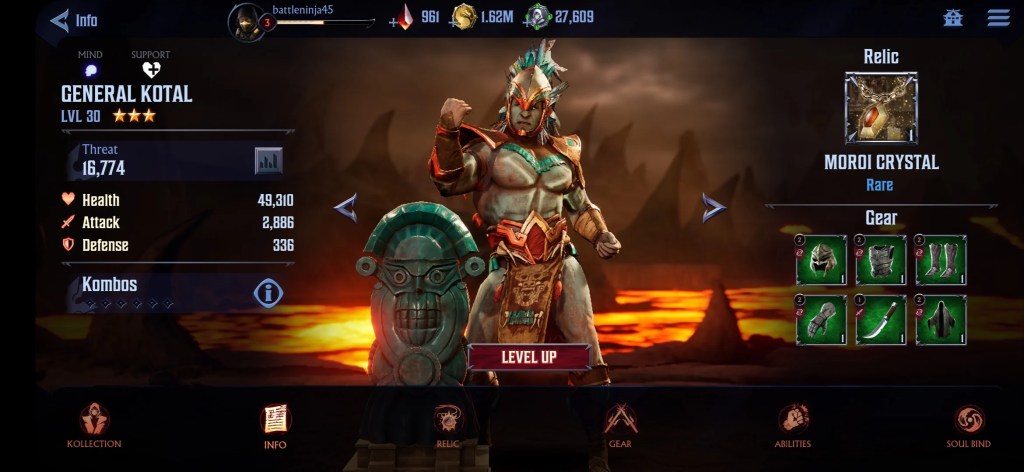Open the Kollection tab
Image resolution: width=1024 pixels, height=472 pixels.
pos(94,425)
